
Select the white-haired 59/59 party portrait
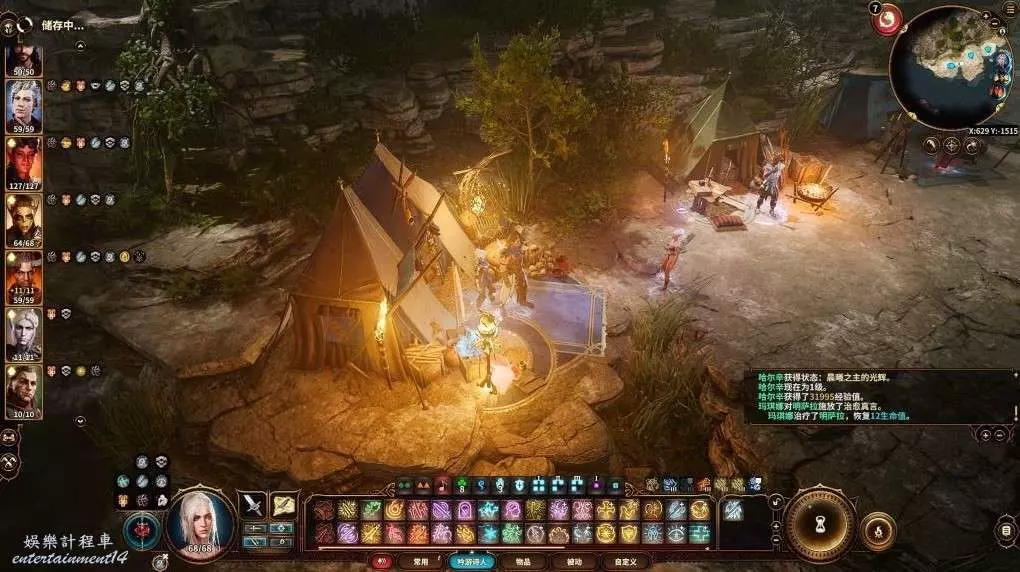tap(24, 105)
